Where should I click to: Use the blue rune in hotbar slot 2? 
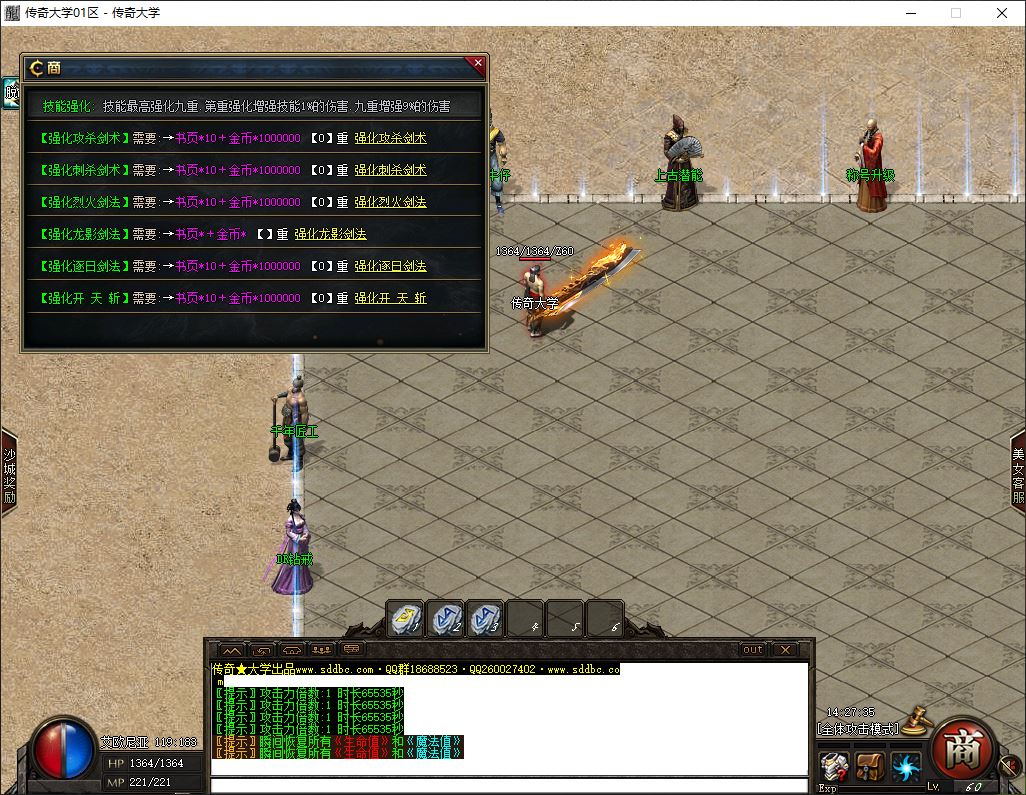coord(446,620)
